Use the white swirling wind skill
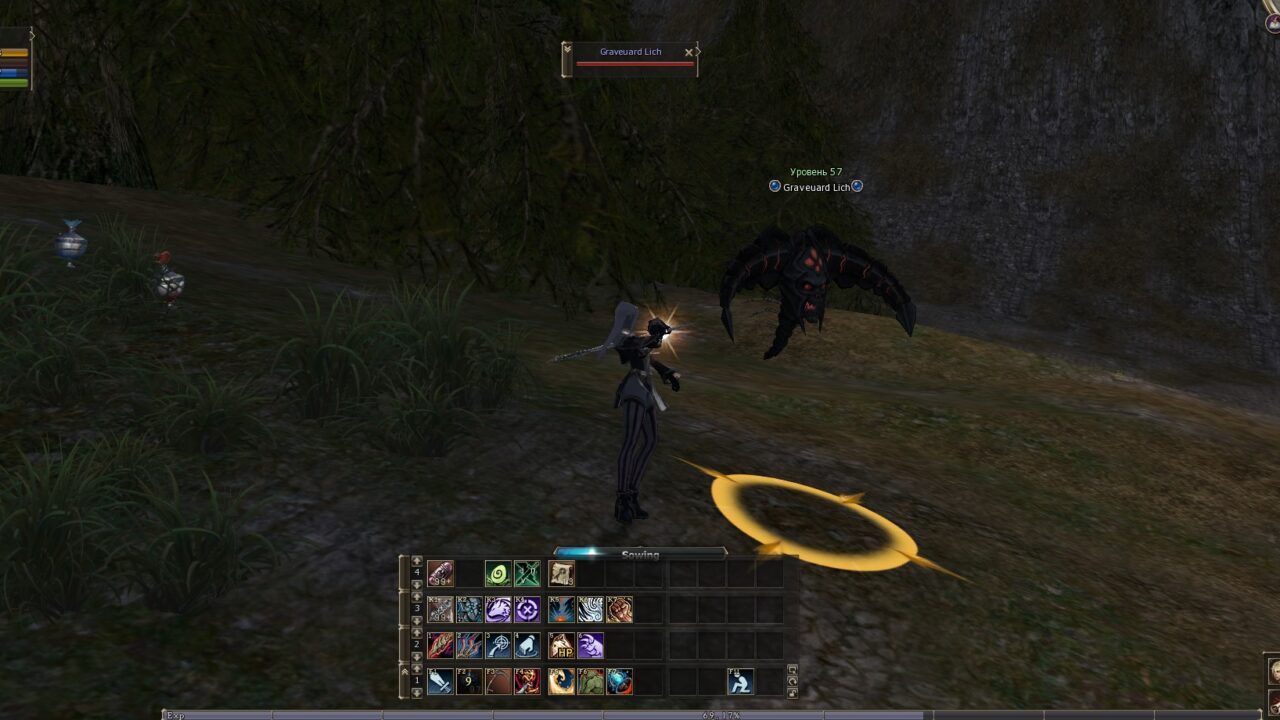This screenshot has width=1280, height=720. pyautogui.click(x=590, y=610)
